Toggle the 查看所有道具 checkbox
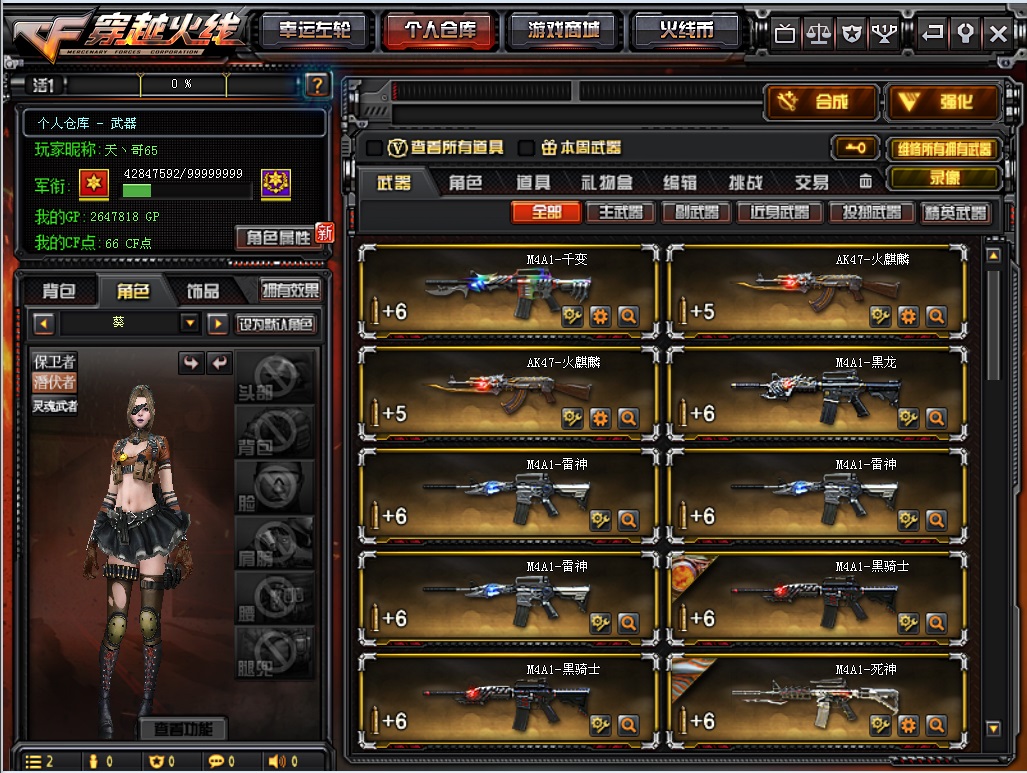Image resolution: width=1027 pixels, height=773 pixels. tap(374, 148)
